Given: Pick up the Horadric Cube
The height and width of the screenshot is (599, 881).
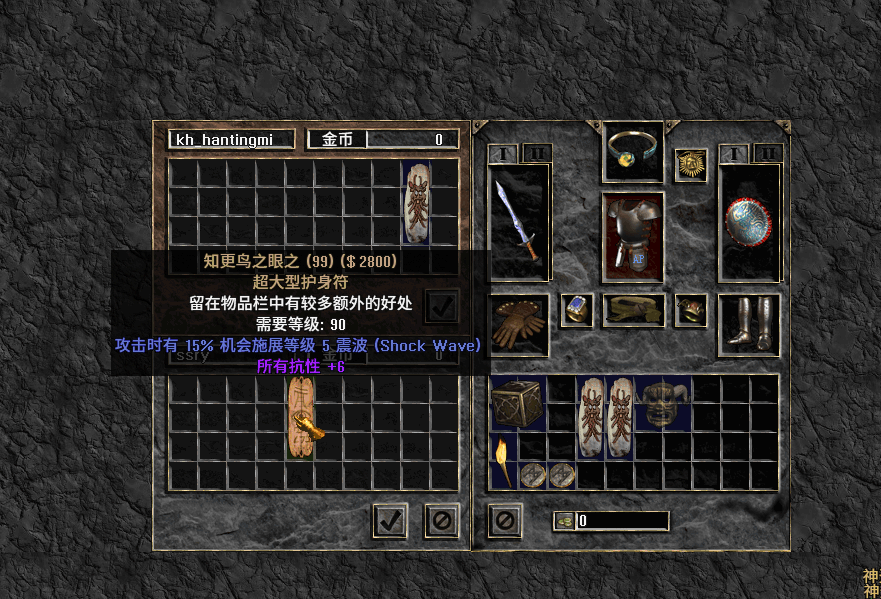Looking at the screenshot, I should point(518,402).
